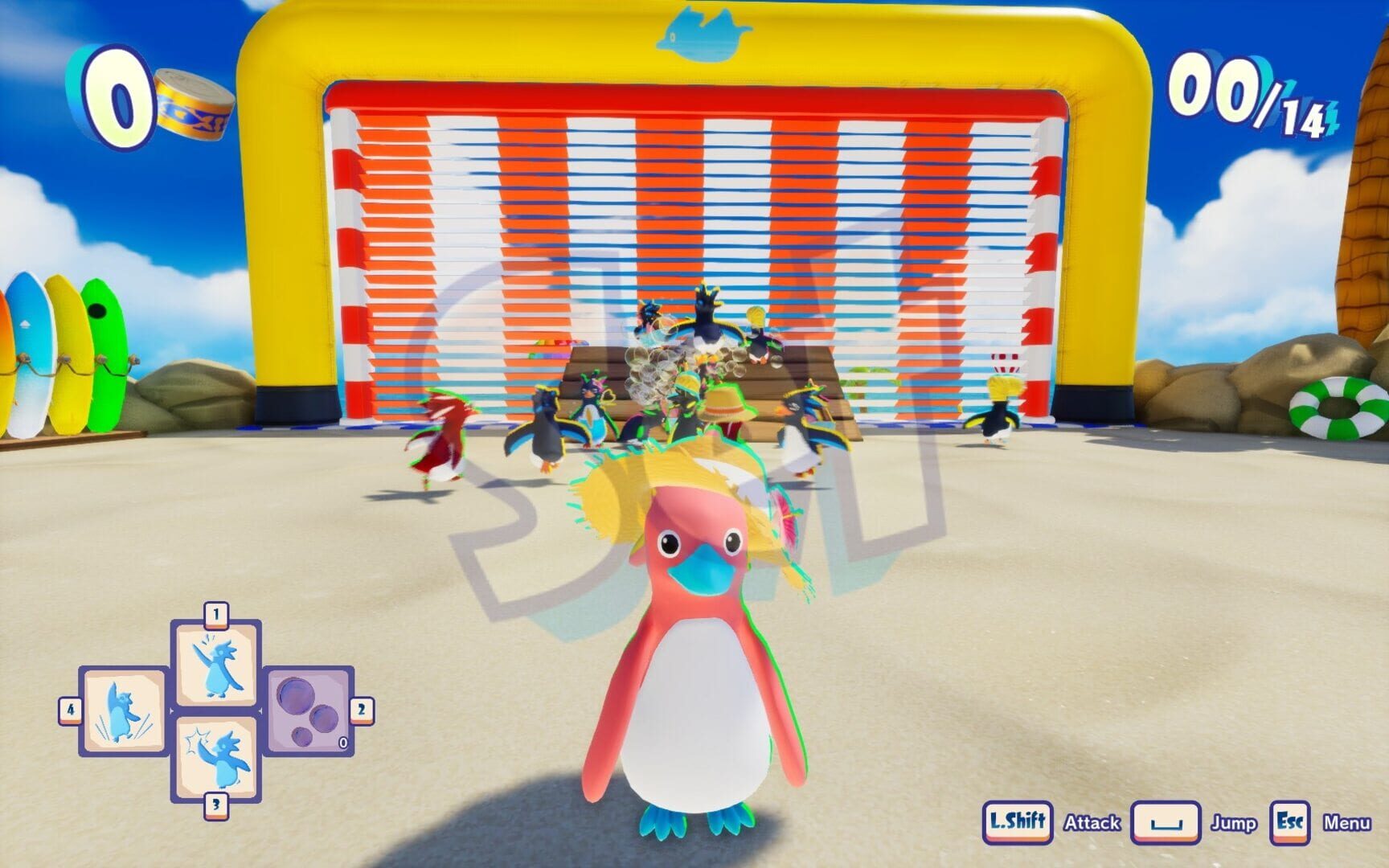This screenshot has width=1389, height=868.
Task: Click the number 2 badge beside the bubbles
Action: 361,710
